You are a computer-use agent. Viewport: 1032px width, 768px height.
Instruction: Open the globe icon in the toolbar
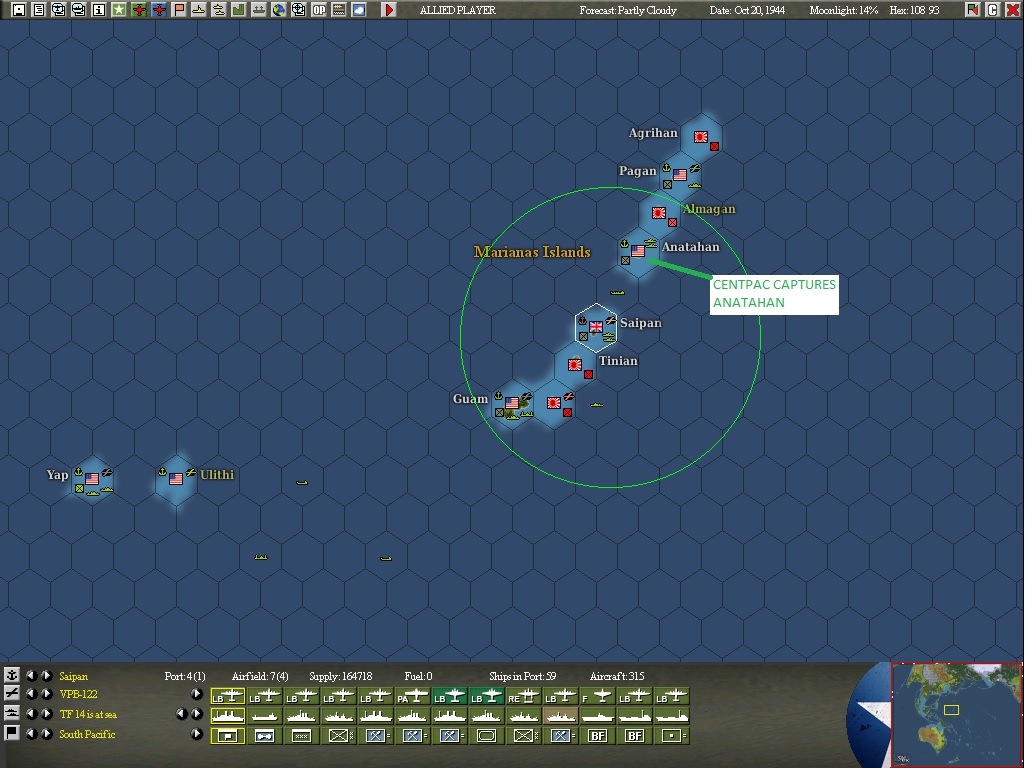(x=278, y=10)
